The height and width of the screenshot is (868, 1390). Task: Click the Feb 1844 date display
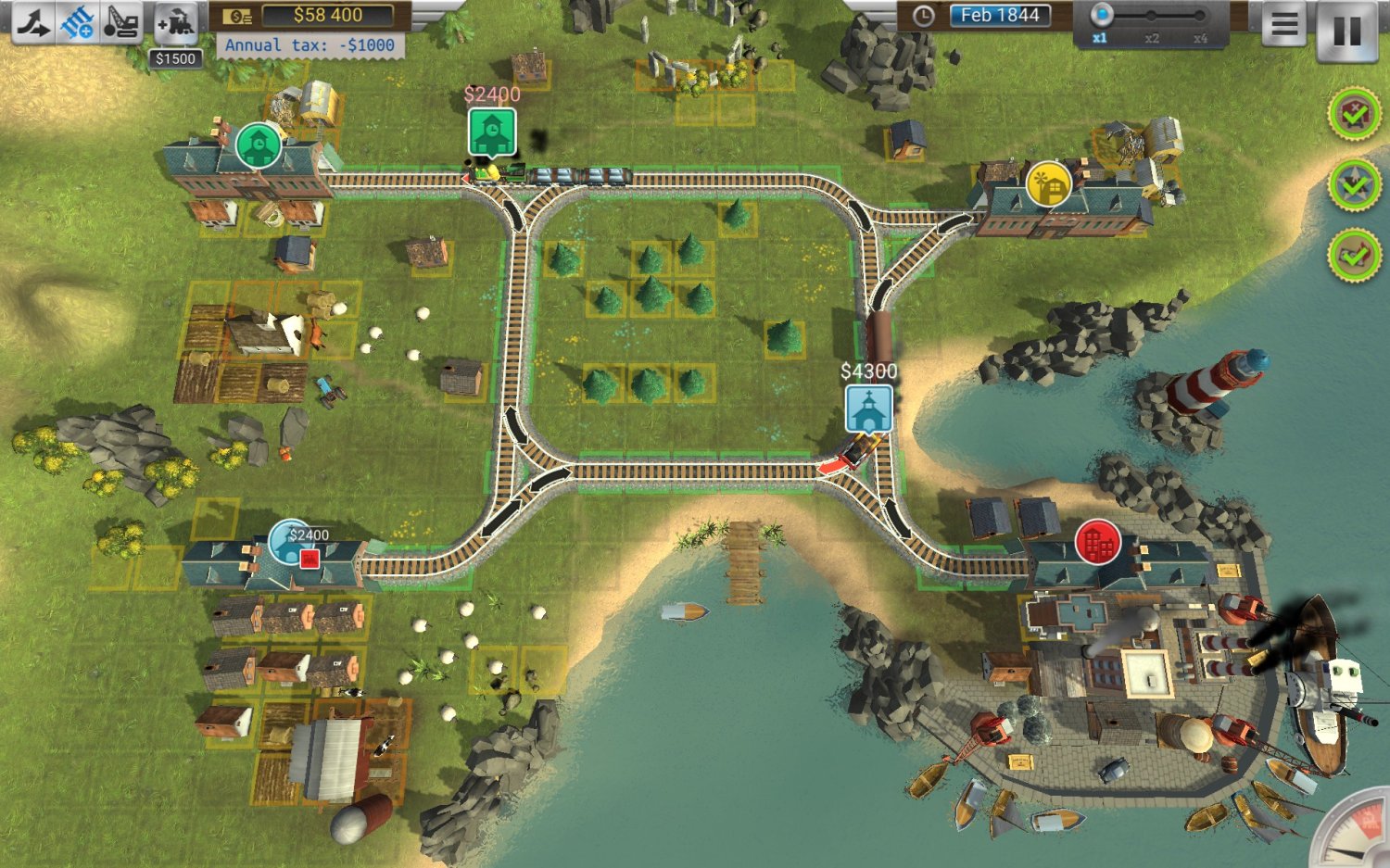click(1003, 15)
